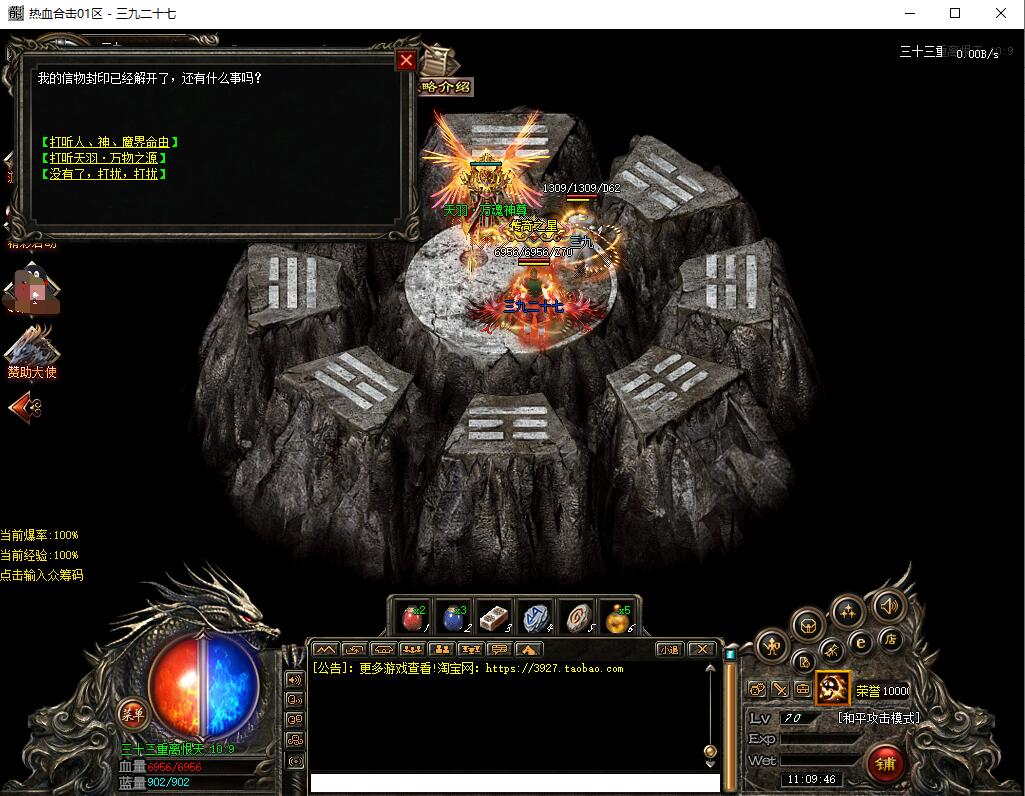Pick the 没有了，打扰，打扰 reply
Screen dimensions: 1025x796
pos(104,174)
